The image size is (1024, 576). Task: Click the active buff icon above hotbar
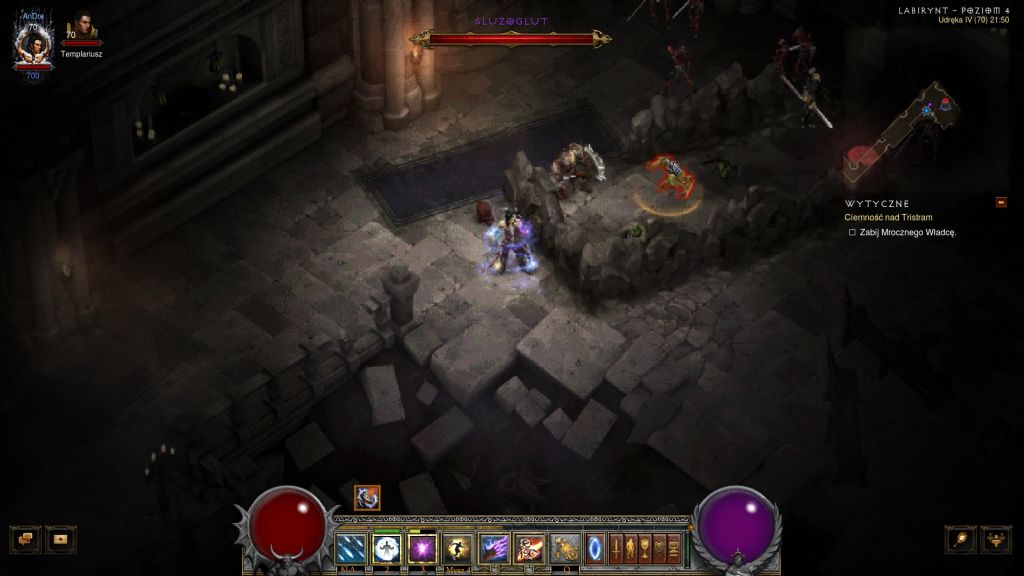point(367,498)
